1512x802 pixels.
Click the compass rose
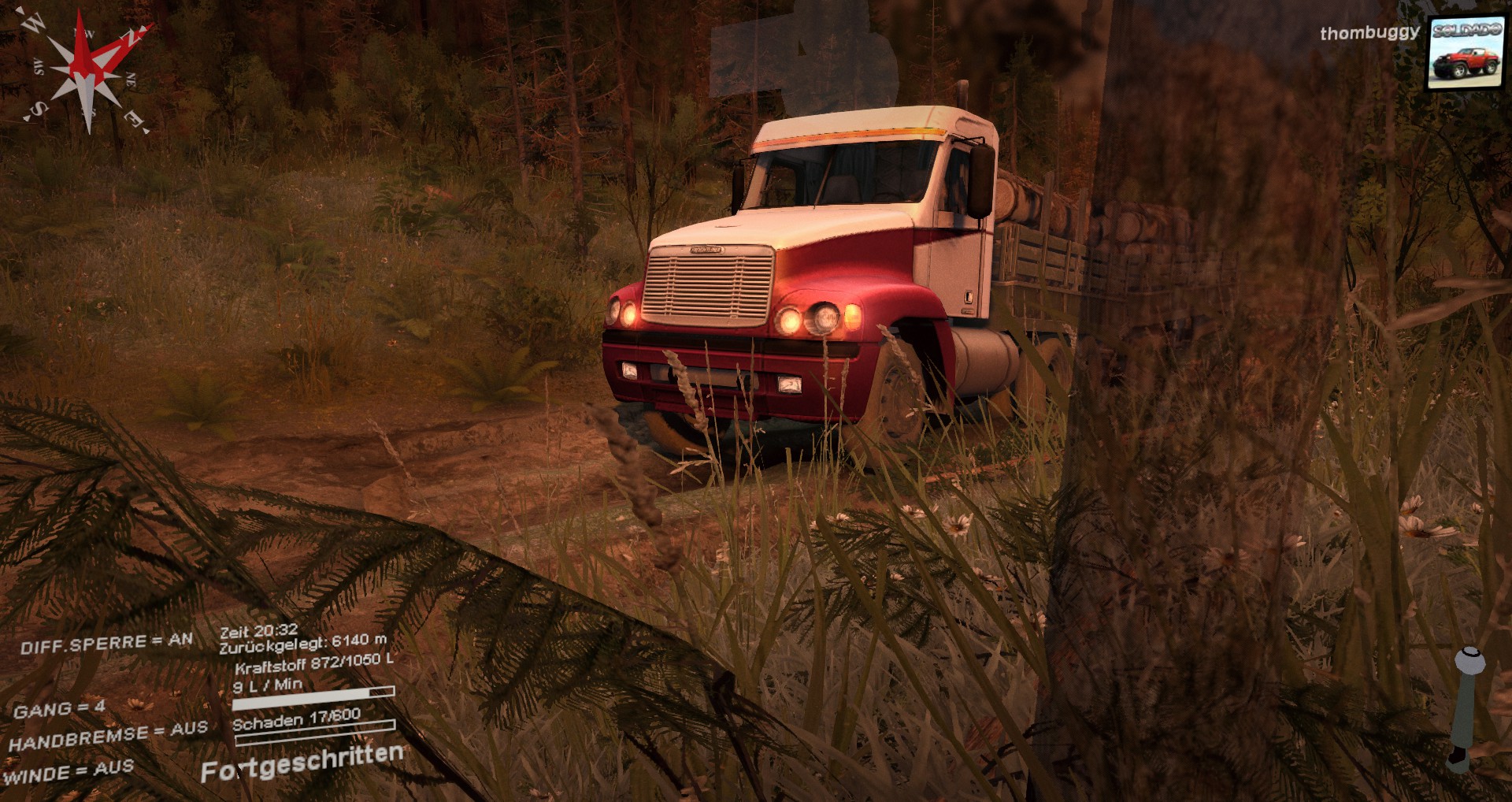pos(87,71)
